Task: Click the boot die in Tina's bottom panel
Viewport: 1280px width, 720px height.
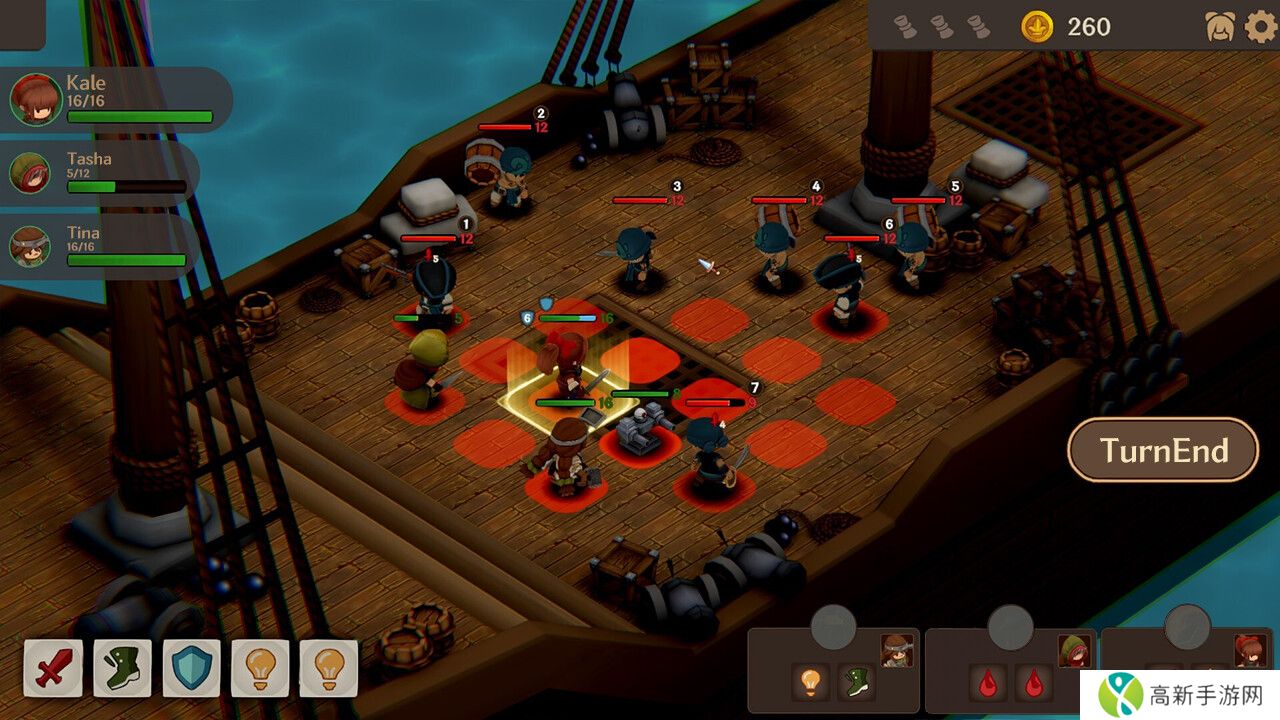Action: click(856, 682)
